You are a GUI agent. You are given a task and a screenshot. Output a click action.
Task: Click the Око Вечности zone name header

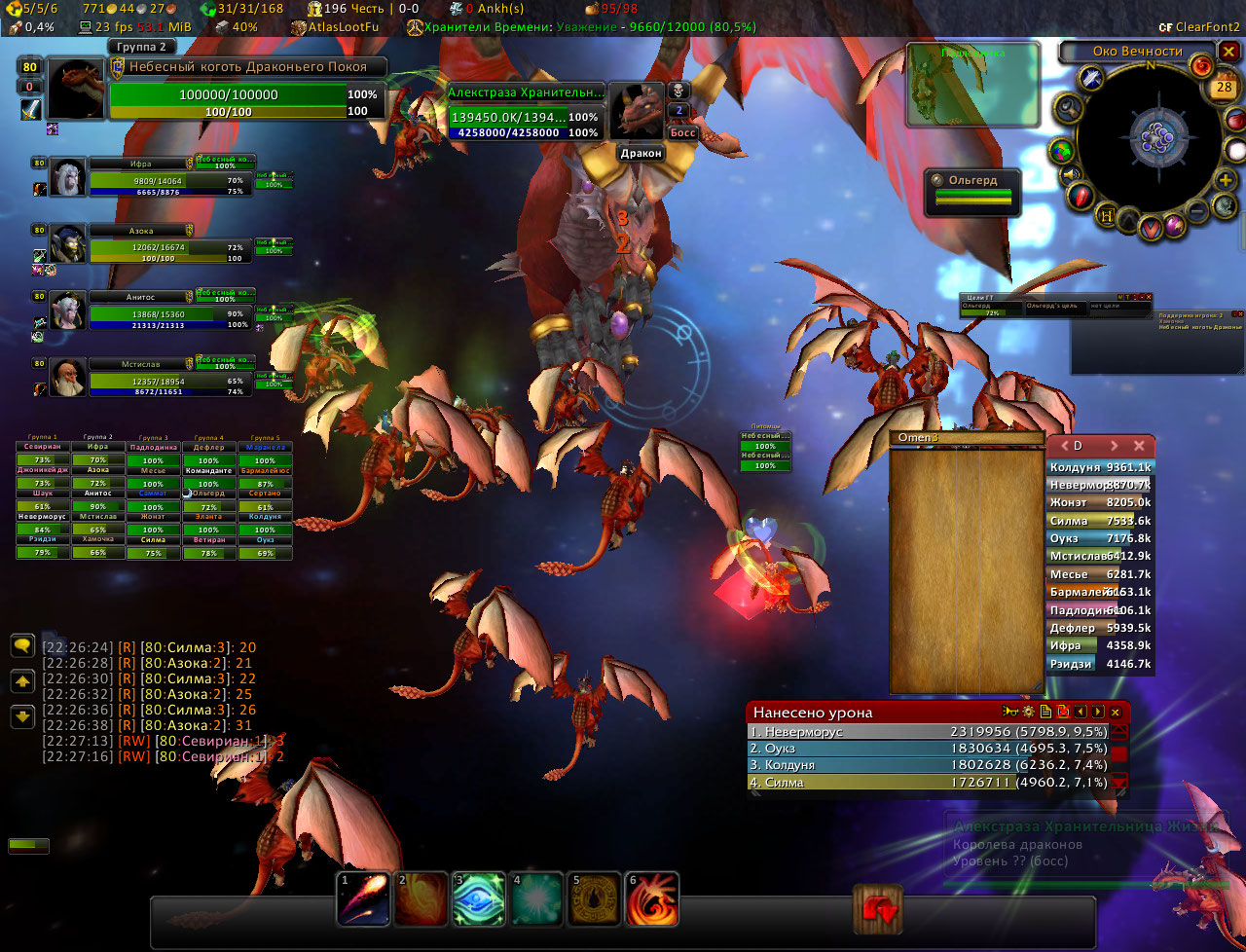1137,52
